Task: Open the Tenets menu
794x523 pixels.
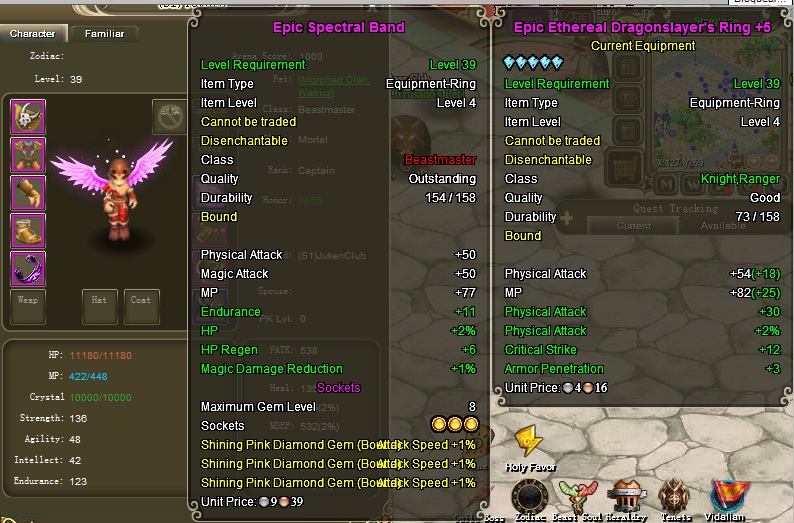Action: 678,495
